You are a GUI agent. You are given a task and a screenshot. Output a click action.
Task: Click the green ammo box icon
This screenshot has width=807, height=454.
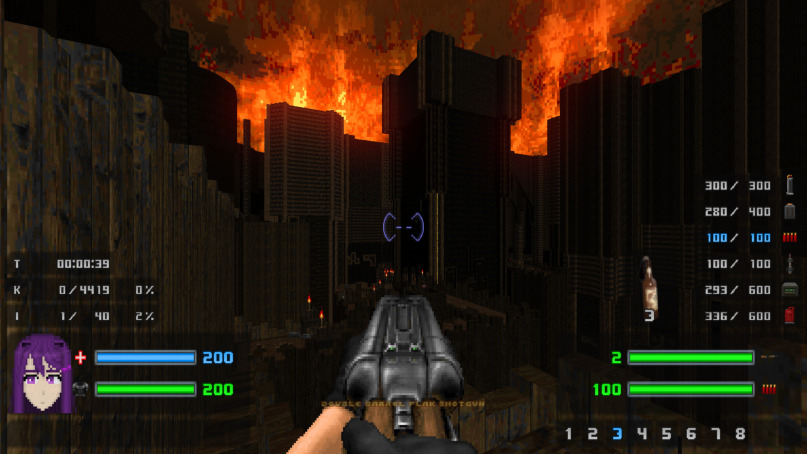click(790, 290)
